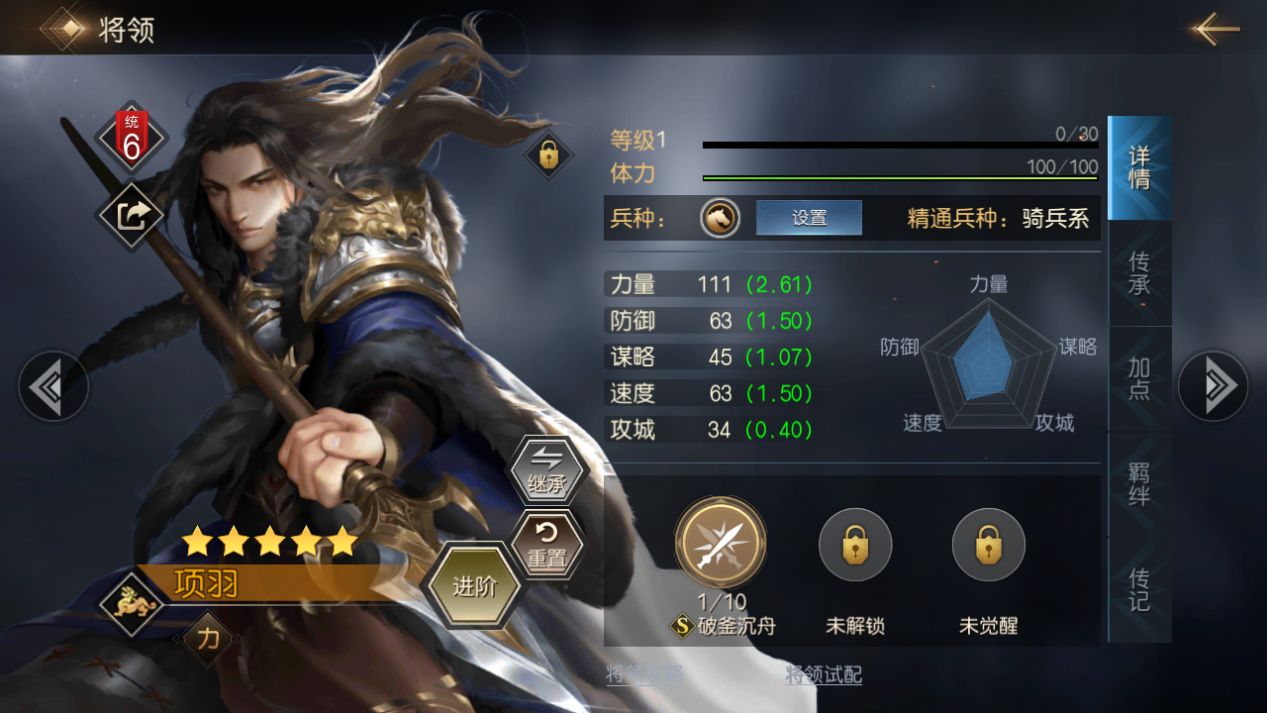Click the 未觉醒 locked skill slot
Screen dimensions: 1267x713
[988, 545]
